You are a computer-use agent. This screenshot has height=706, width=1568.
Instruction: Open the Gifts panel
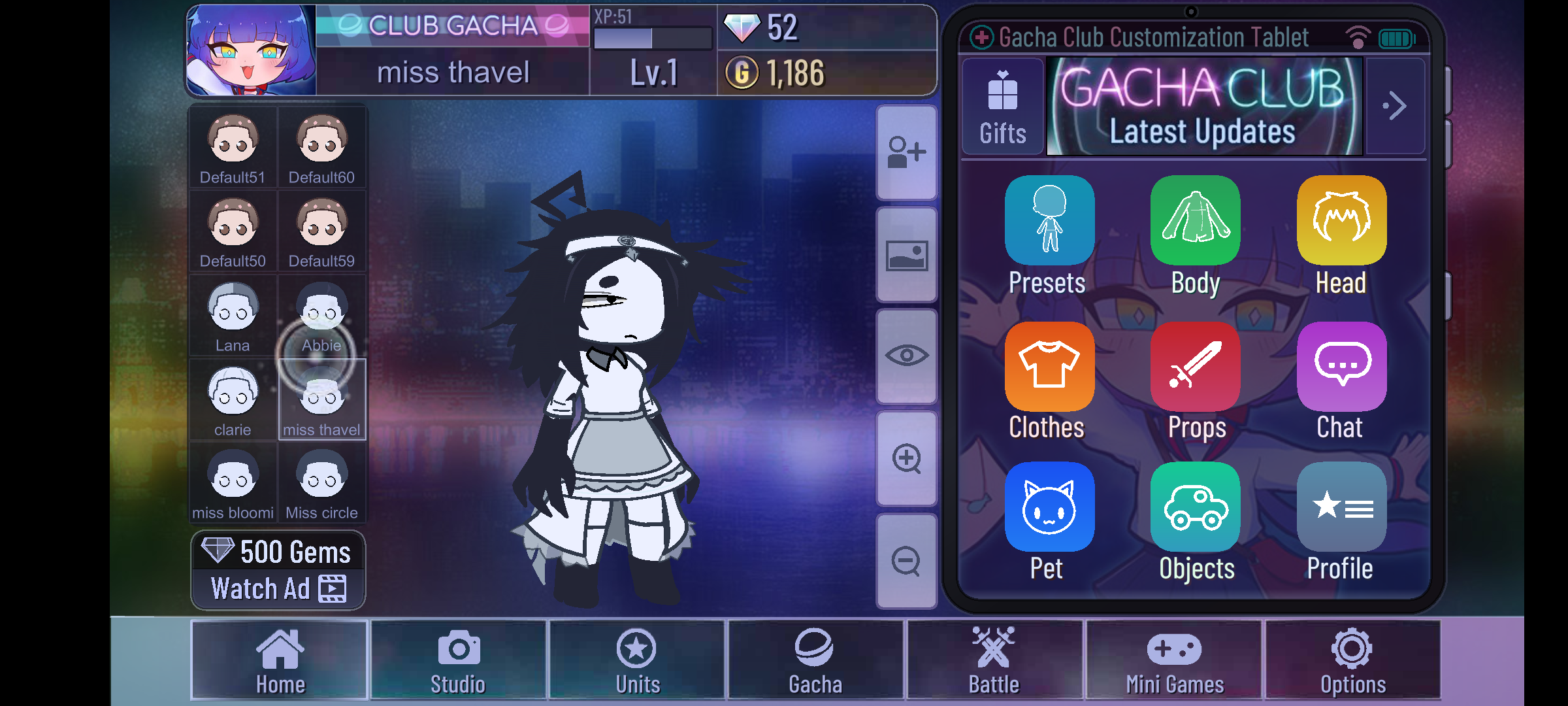tap(1002, 107)
